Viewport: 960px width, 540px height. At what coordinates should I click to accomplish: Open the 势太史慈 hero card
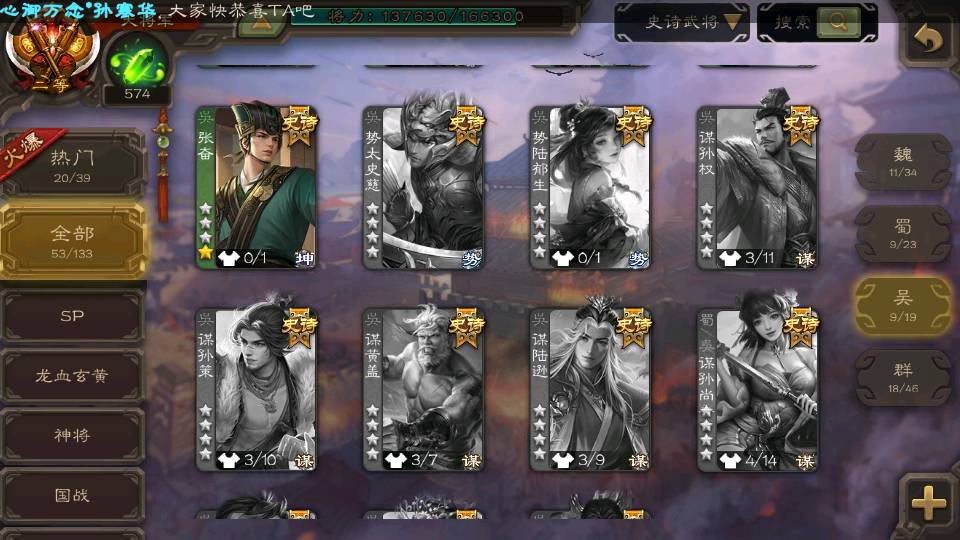pos(423,187)
